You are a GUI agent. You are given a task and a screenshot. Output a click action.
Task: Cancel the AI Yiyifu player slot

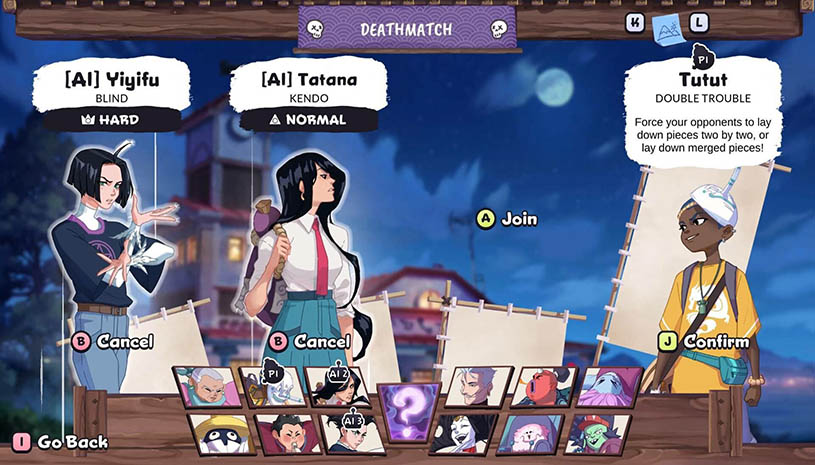point(113,342)
